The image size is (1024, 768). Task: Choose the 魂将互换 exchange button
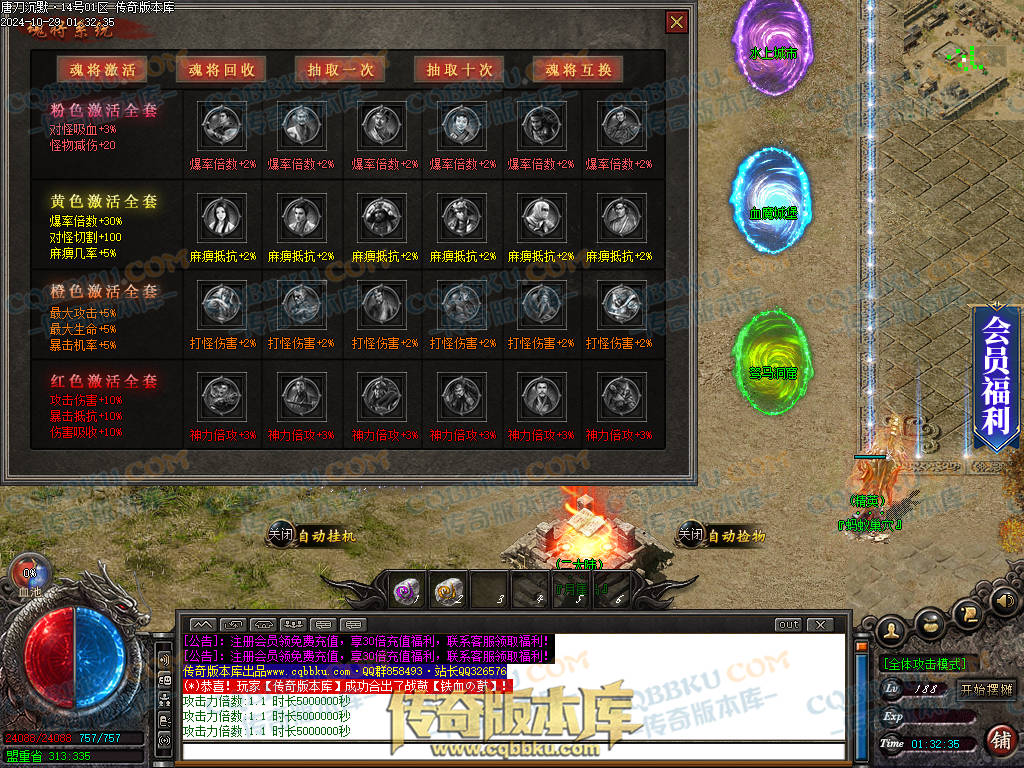click(578, 69)
